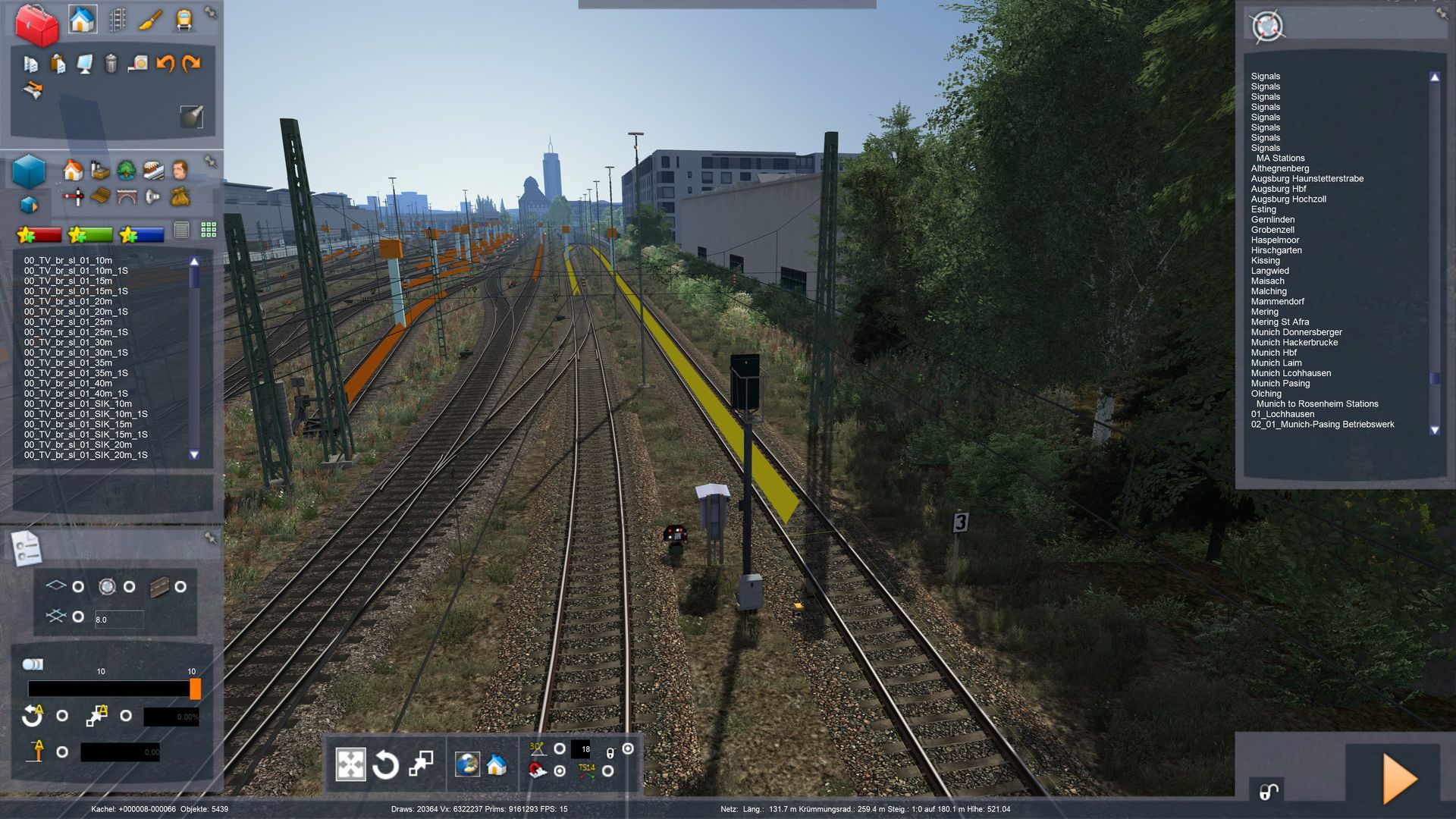Select Munich Pasing from the marker list

[x=1280, y=384]
